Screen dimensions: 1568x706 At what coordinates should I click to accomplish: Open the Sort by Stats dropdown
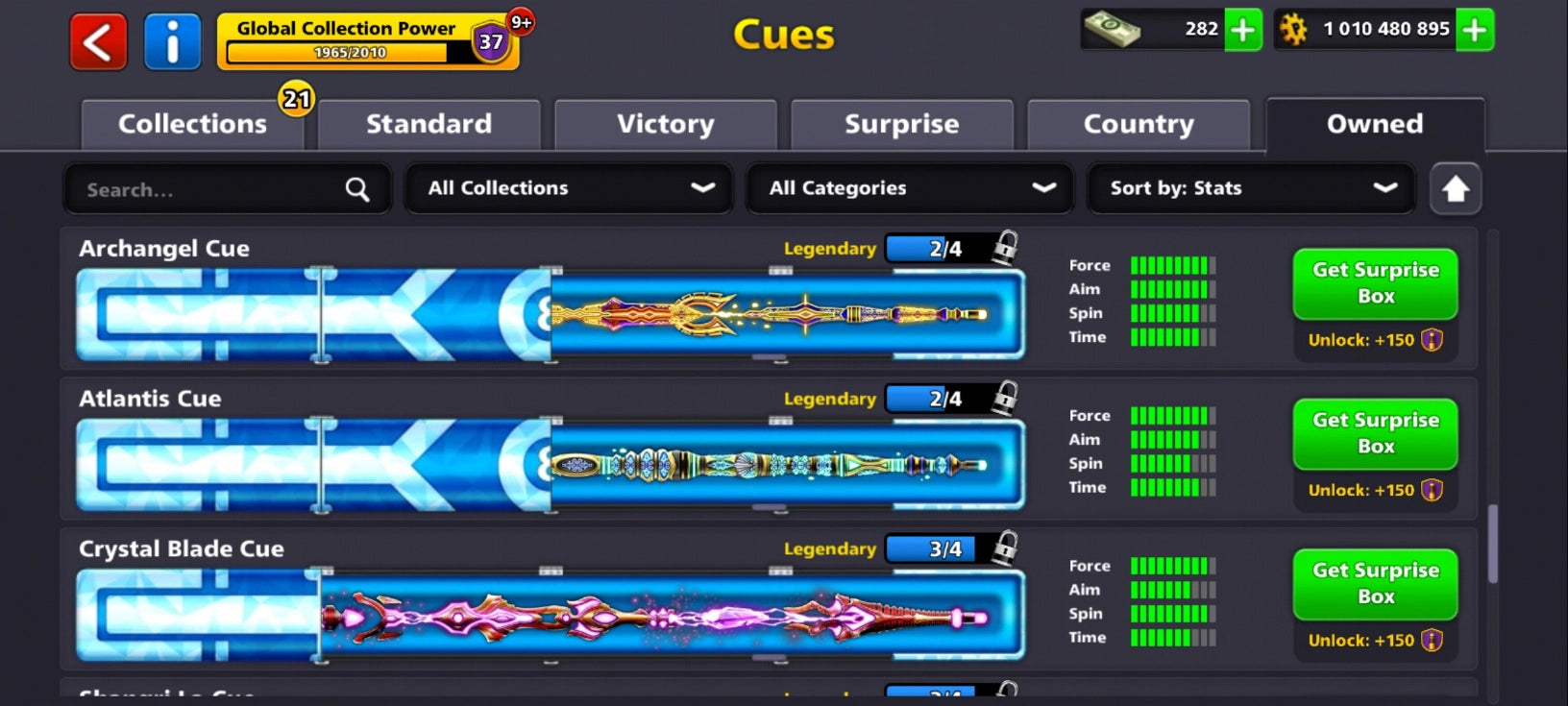[x=1249, y=189]
